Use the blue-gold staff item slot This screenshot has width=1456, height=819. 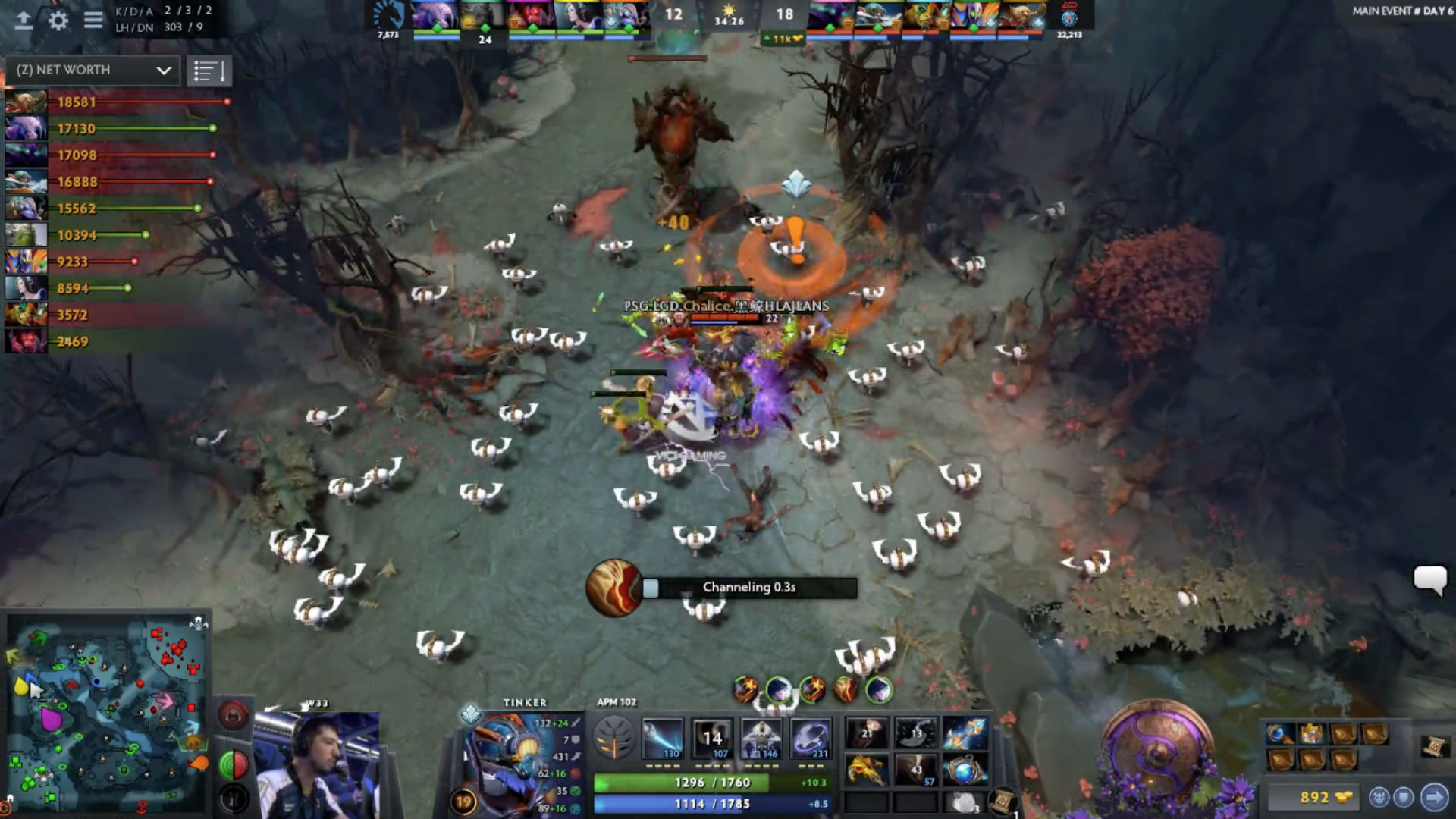click(965, 733)
